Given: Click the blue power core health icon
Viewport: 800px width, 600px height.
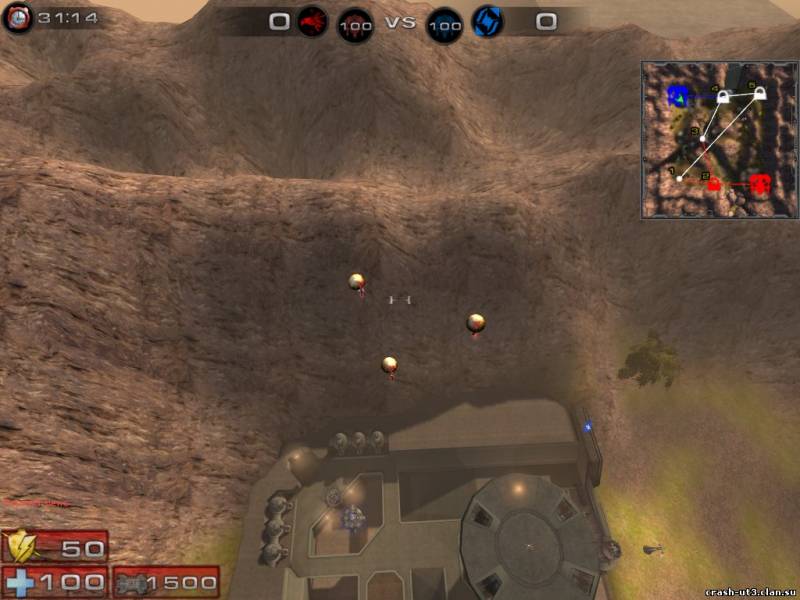Looking at the screenshot, I should click(x=444, y=23).
